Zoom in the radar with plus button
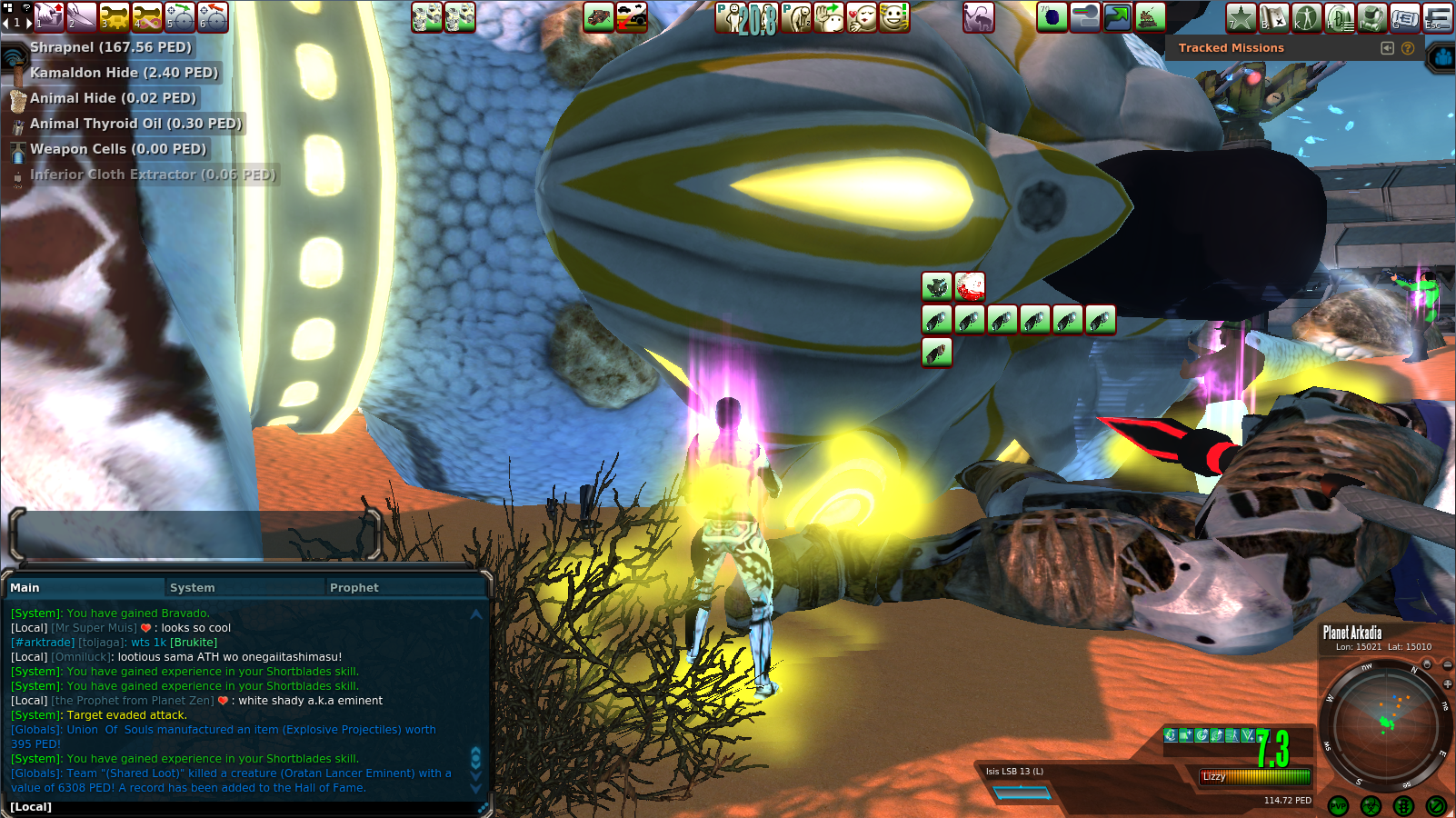 [x=1447, y=683]
